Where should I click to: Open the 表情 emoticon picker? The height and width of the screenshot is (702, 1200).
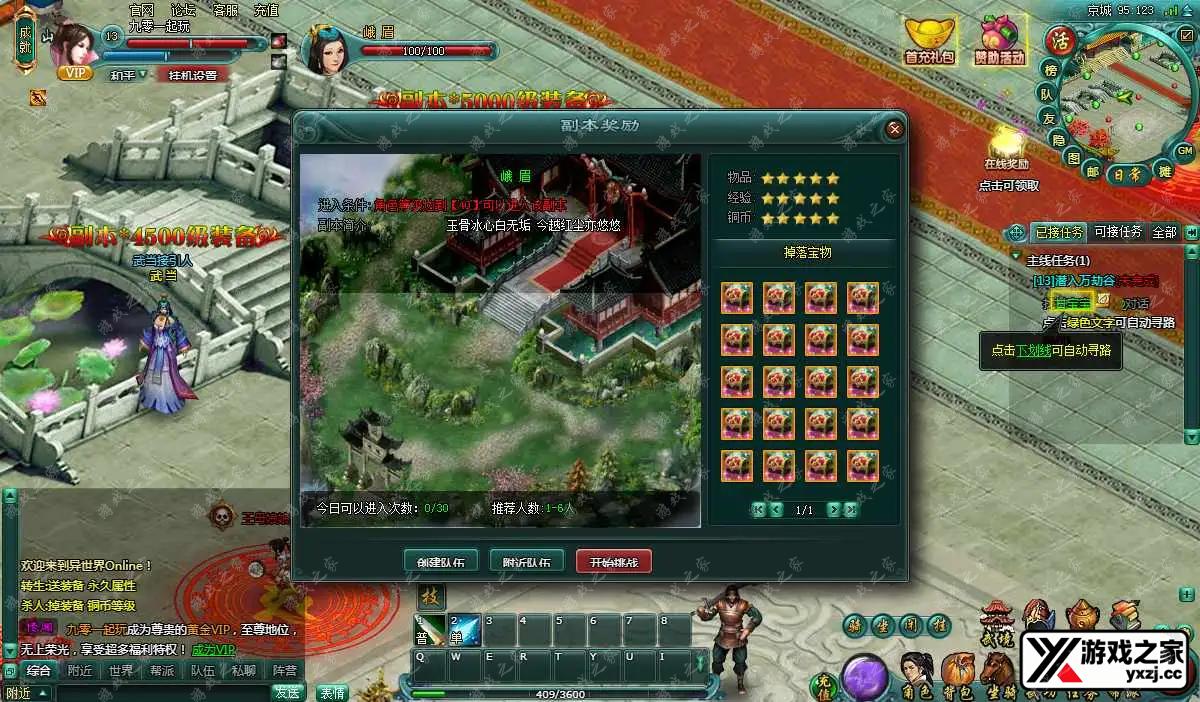[332, 692]
